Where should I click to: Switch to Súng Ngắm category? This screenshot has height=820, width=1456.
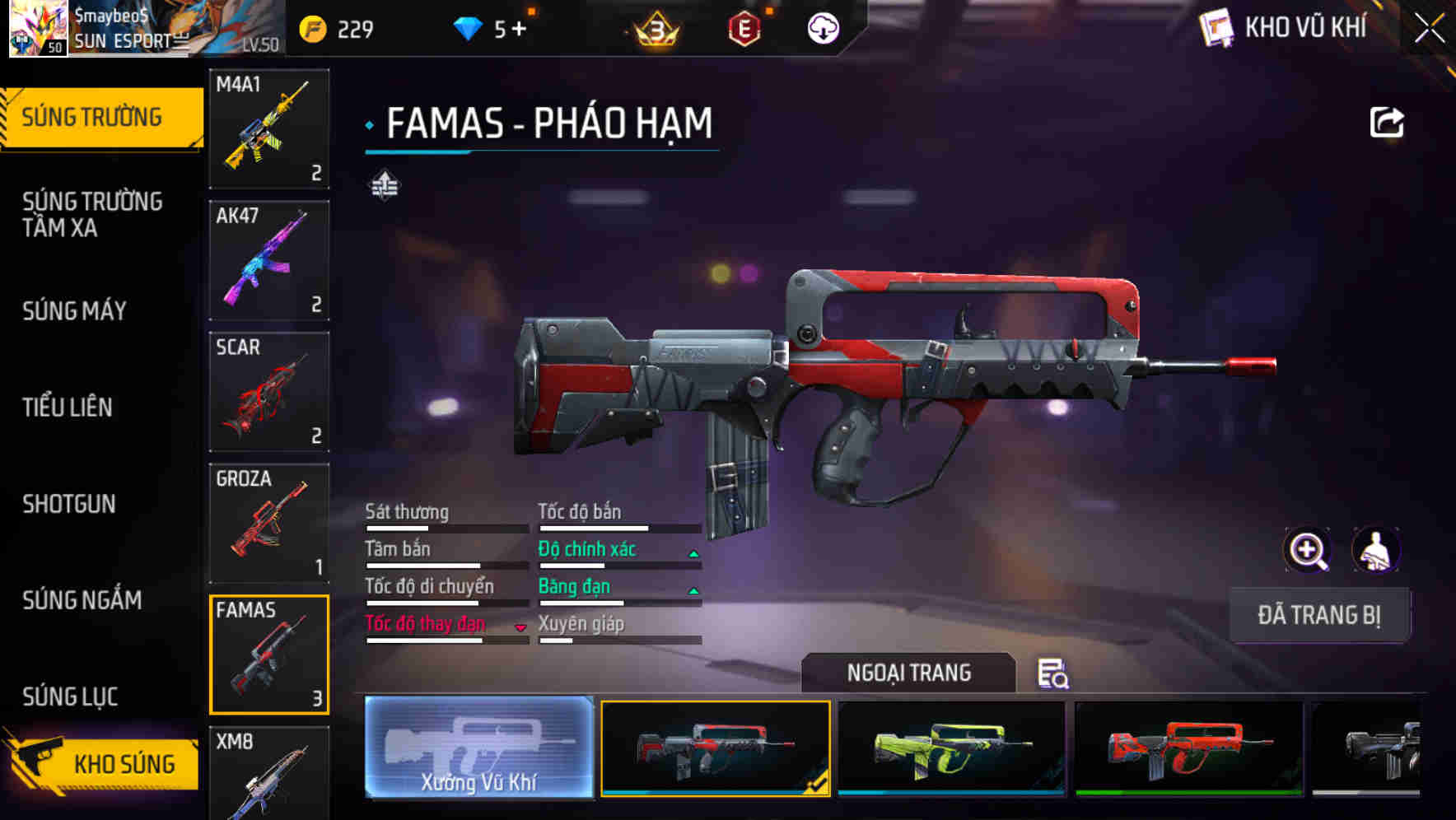point(82,600)
